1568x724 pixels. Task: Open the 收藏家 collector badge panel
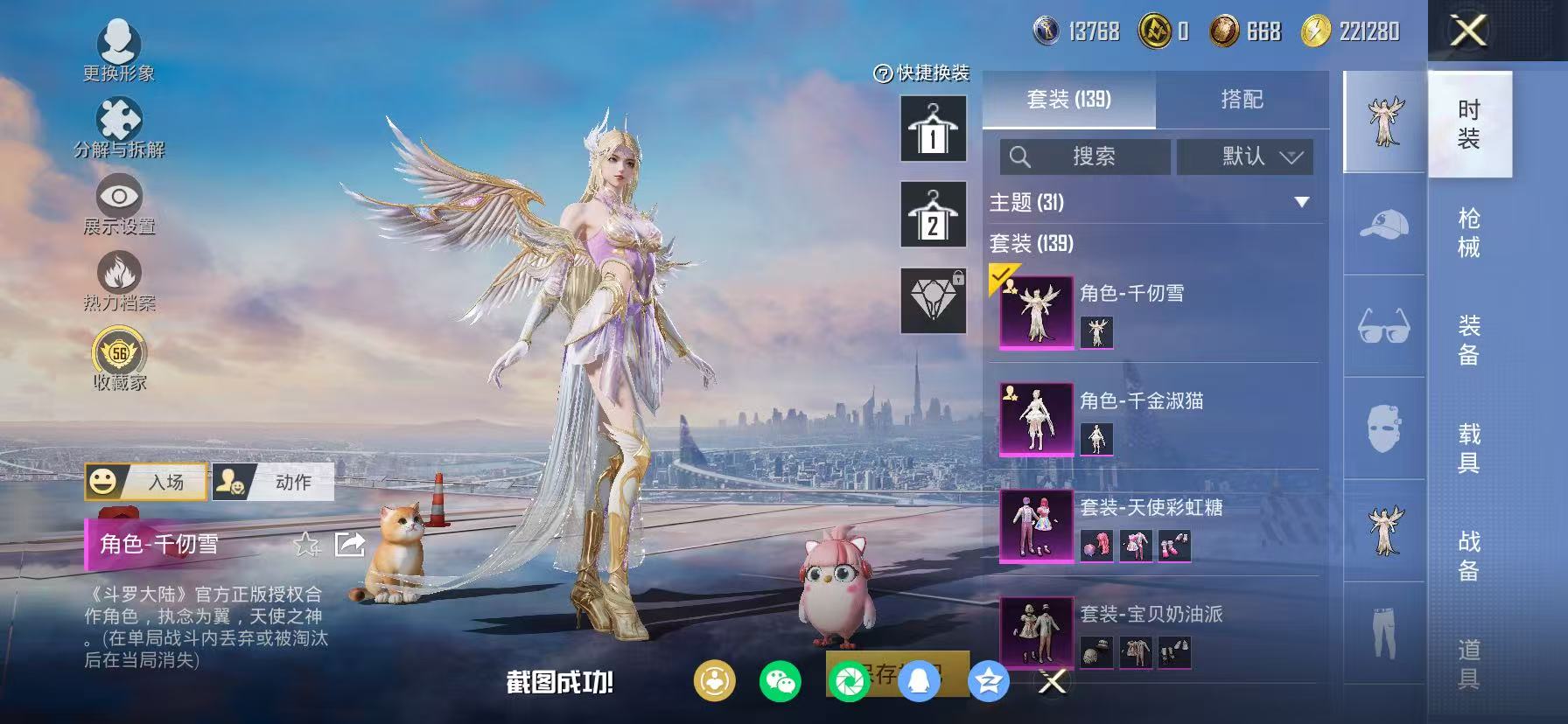pyautogui.click(x=121, y=354)
